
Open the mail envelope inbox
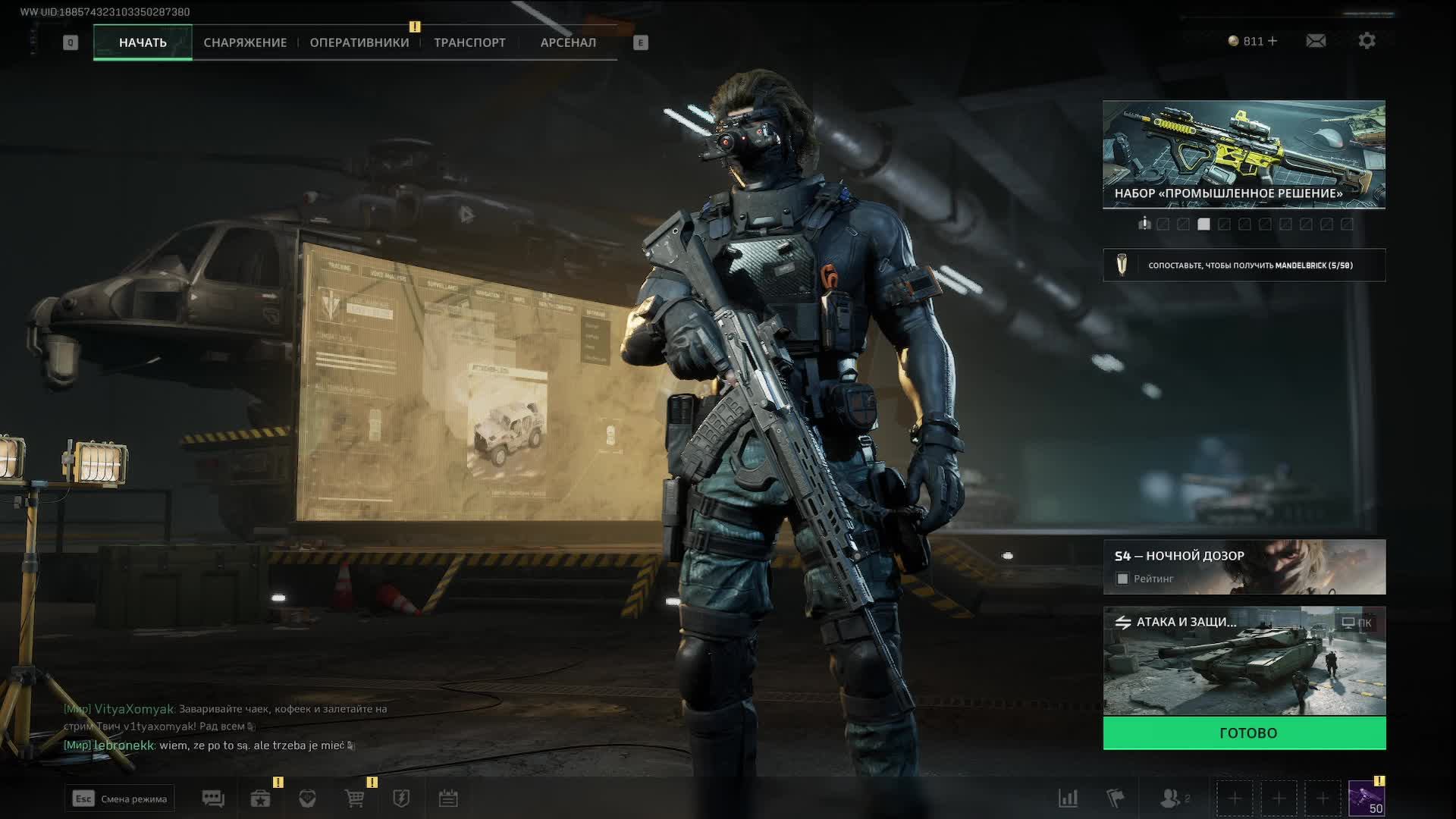tap(1316, 41)
